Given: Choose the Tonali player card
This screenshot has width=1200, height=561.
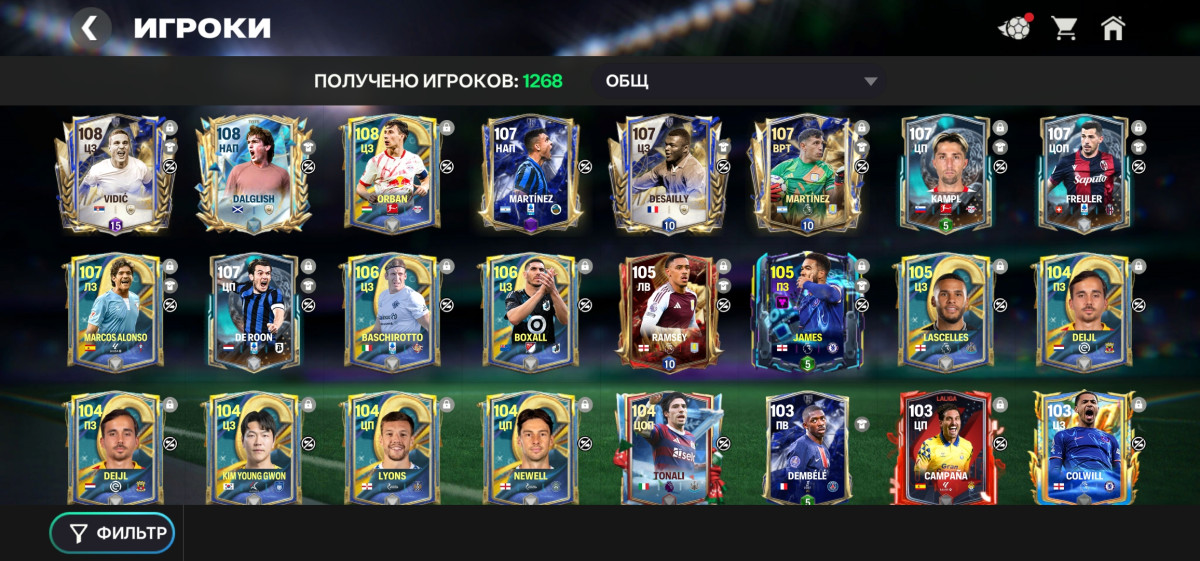Looking at the screenshot, I should click(668, 448).
